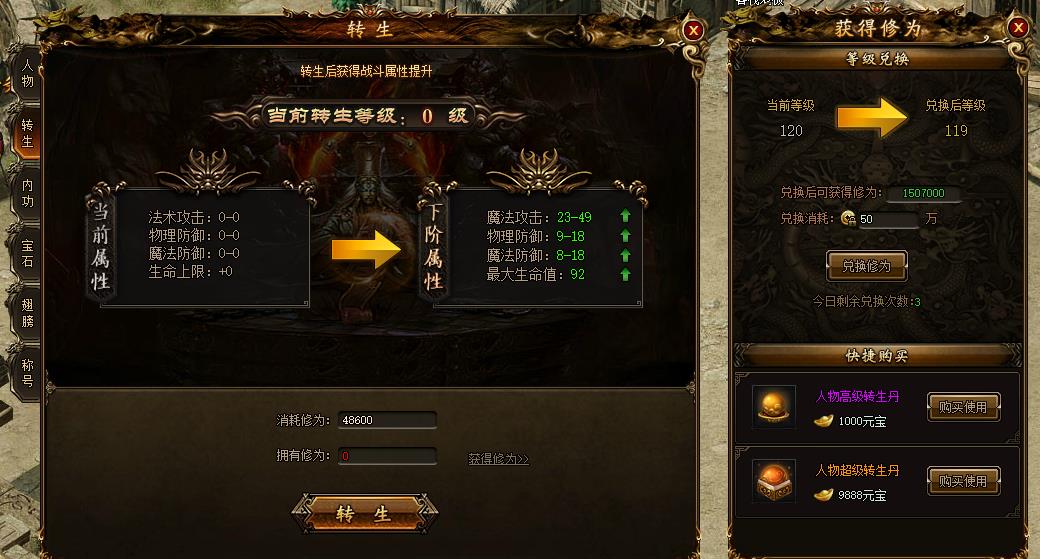Viewport: 1040px width, 559px height.
Task: Select the 人物高级转生丹 item icon
Action: coord(774,407)
